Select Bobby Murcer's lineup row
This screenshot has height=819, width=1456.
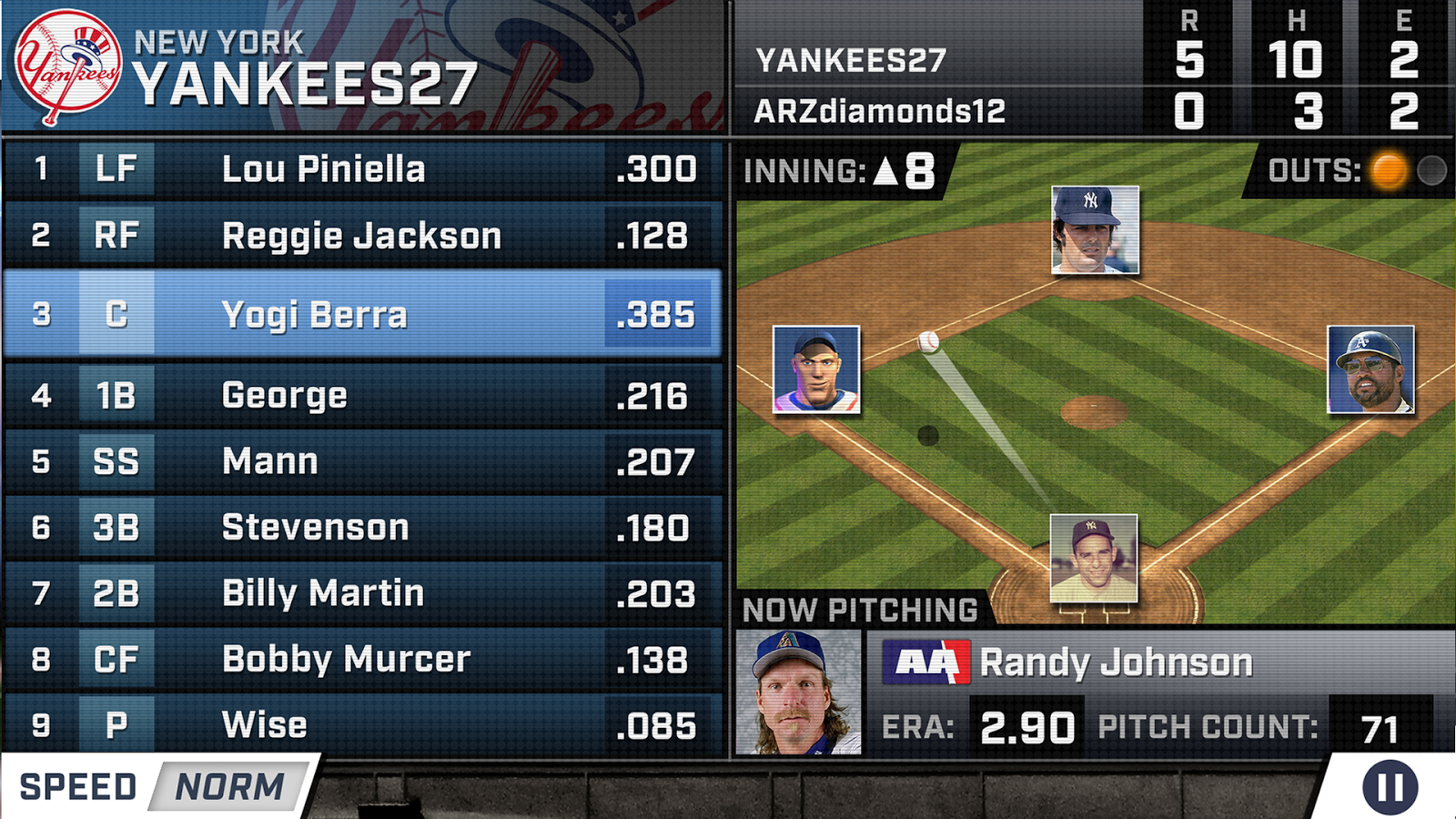pyautogui.click(x=362, y=660)
